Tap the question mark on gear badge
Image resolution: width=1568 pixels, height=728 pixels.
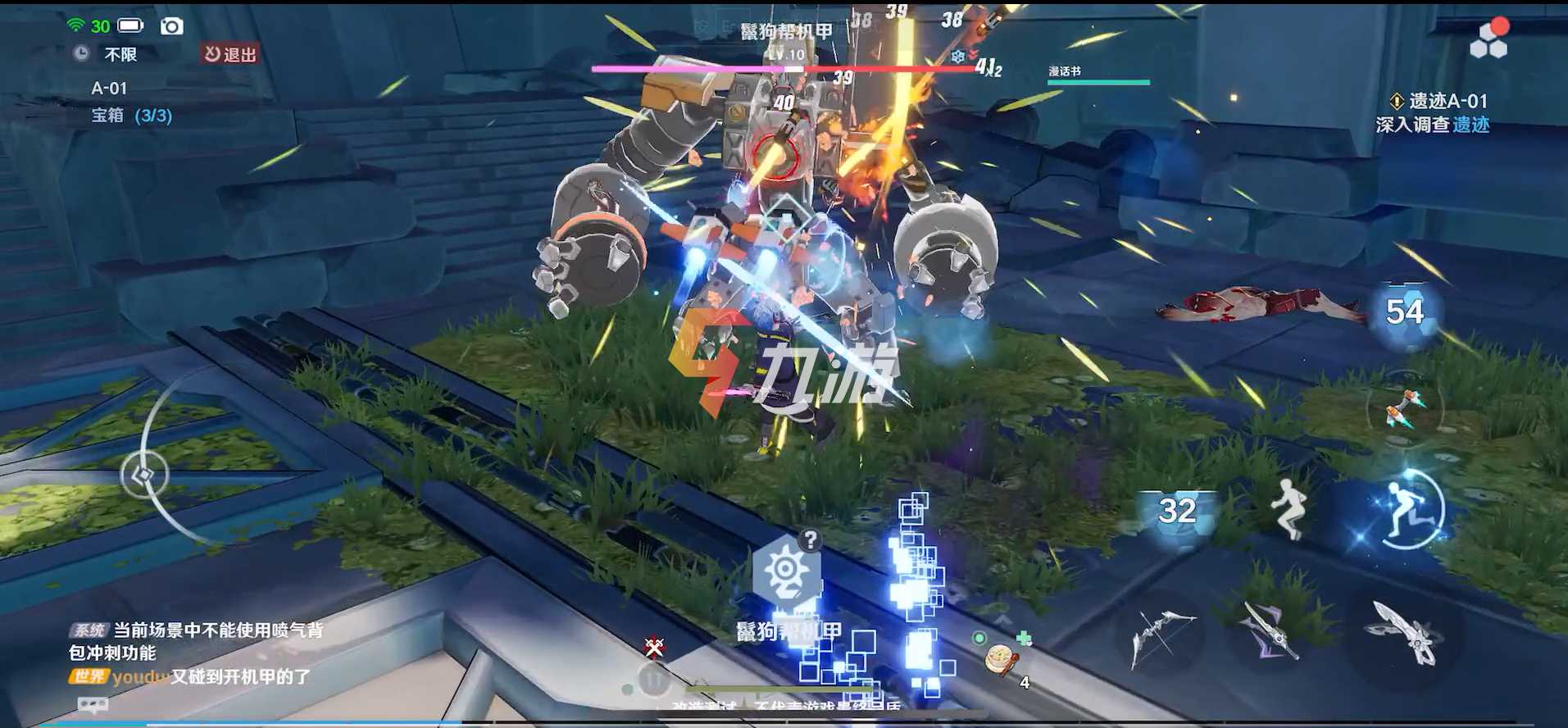tap(810, 539)
